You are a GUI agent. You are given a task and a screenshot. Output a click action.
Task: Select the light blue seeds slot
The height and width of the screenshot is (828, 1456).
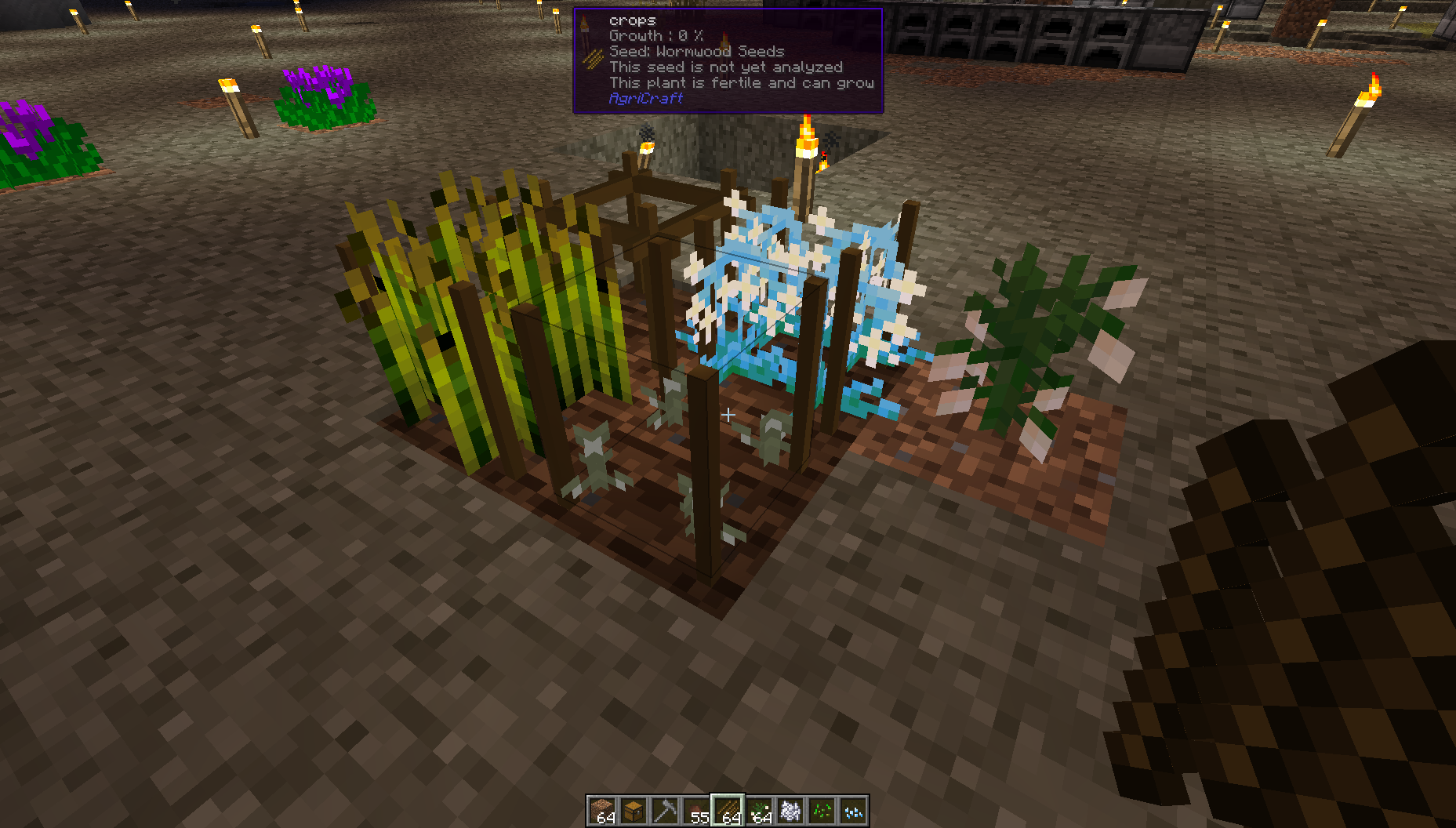(853, 811)
